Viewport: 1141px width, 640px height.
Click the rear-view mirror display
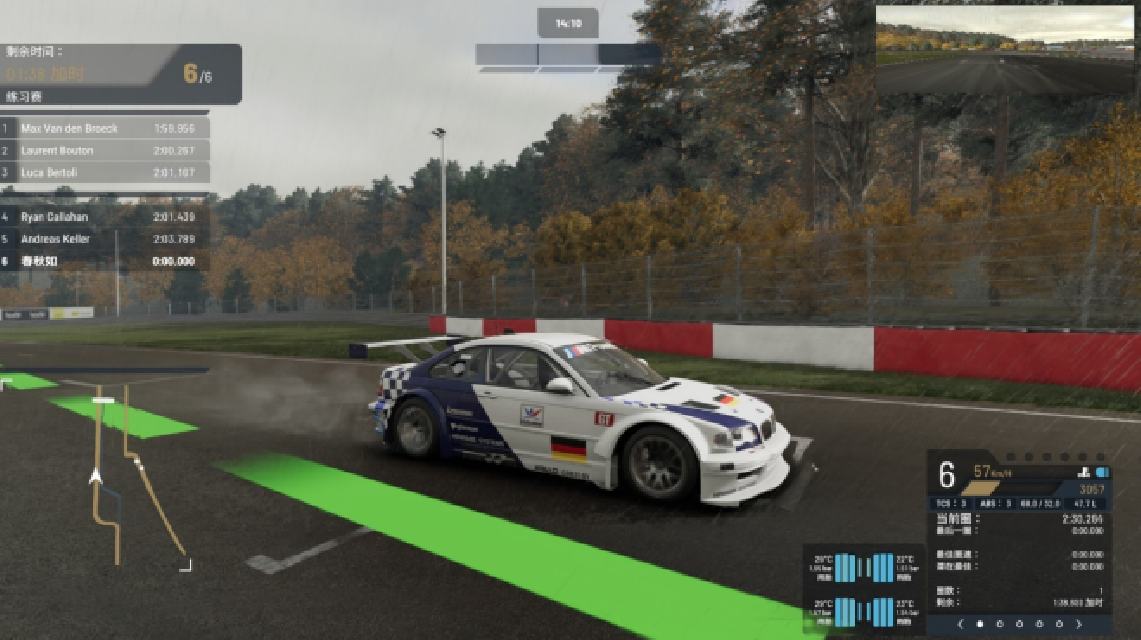pos(1005,50)
